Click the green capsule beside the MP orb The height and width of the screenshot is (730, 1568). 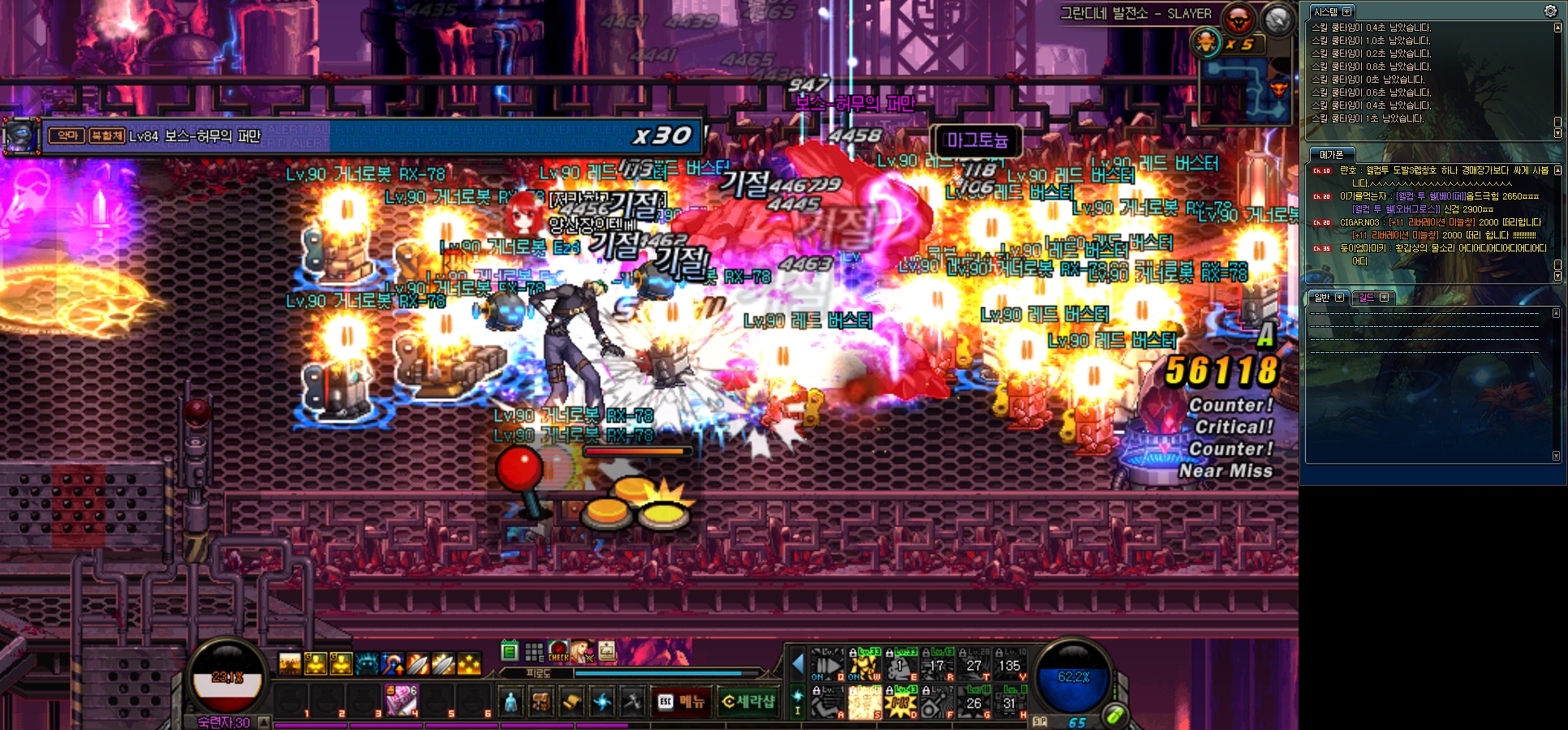pos(1115,715)
